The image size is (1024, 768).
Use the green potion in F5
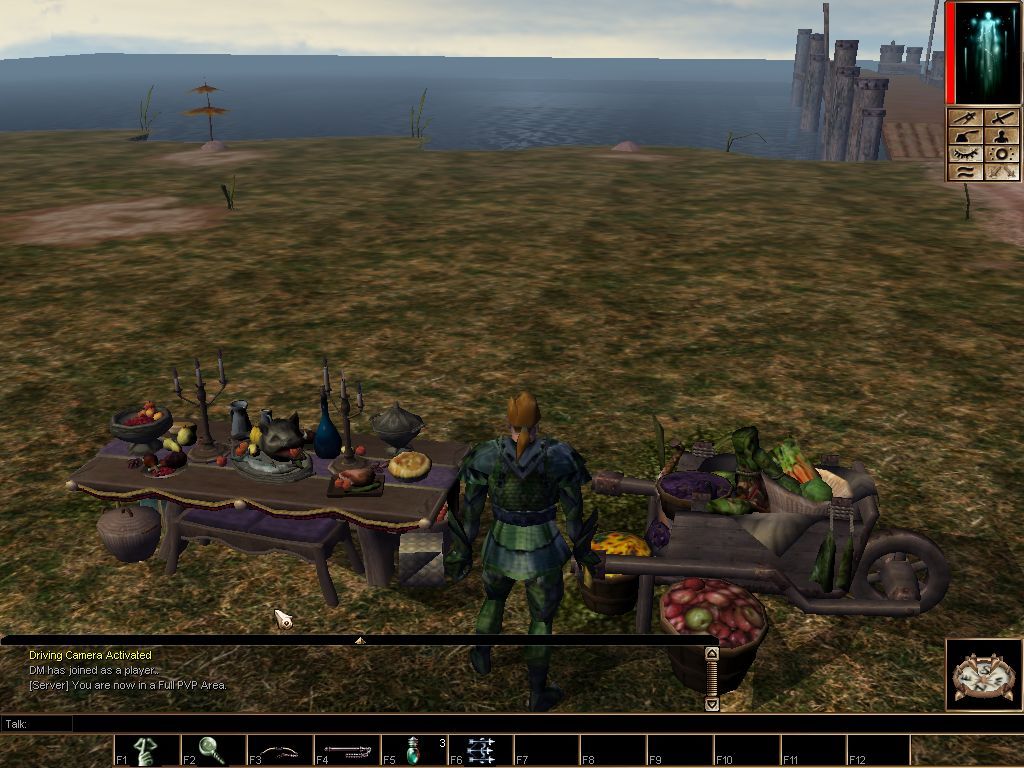[414, 750]
